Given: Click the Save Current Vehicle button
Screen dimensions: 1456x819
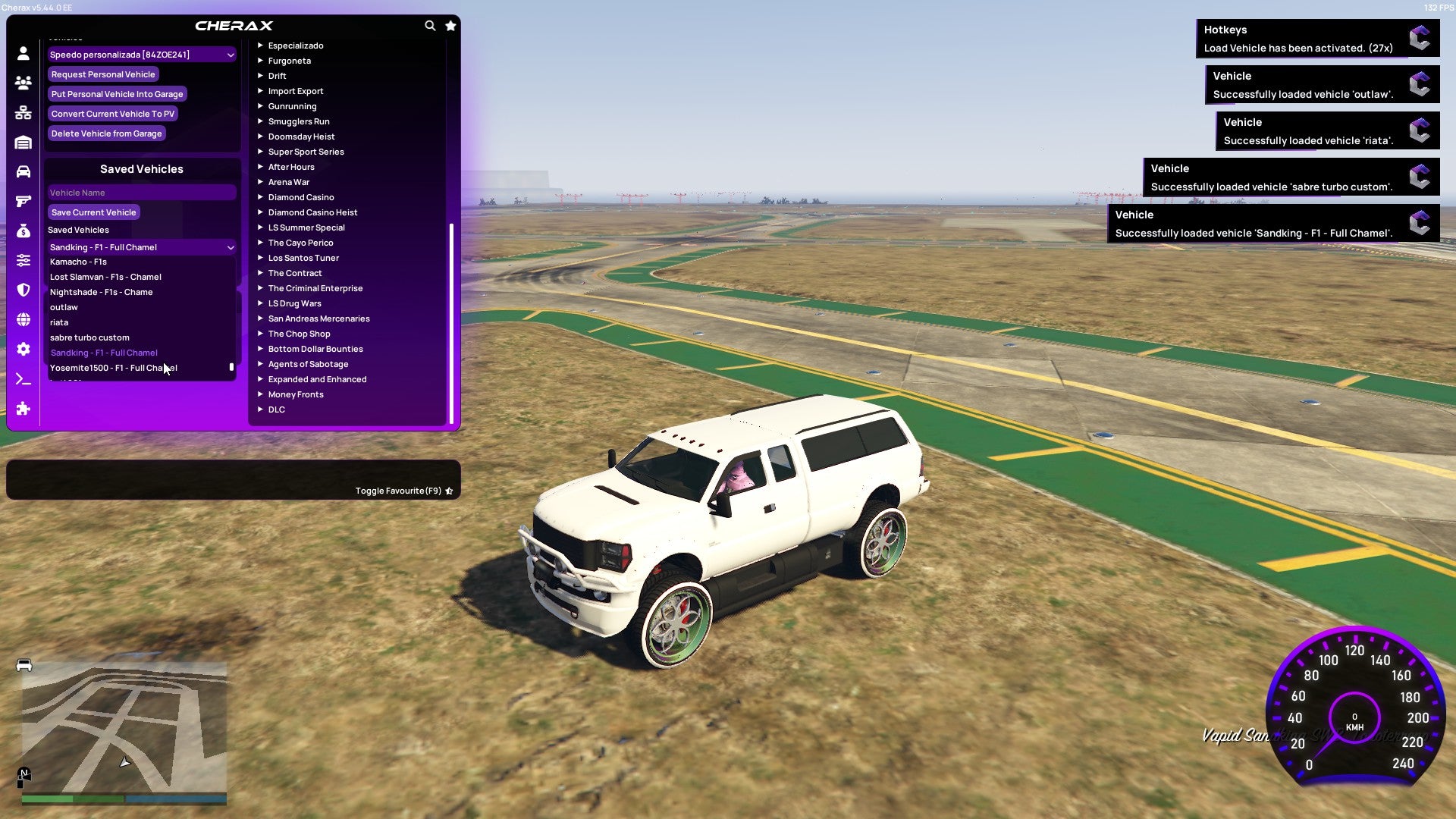Looking at the screenshot, I should pos(93,212).
